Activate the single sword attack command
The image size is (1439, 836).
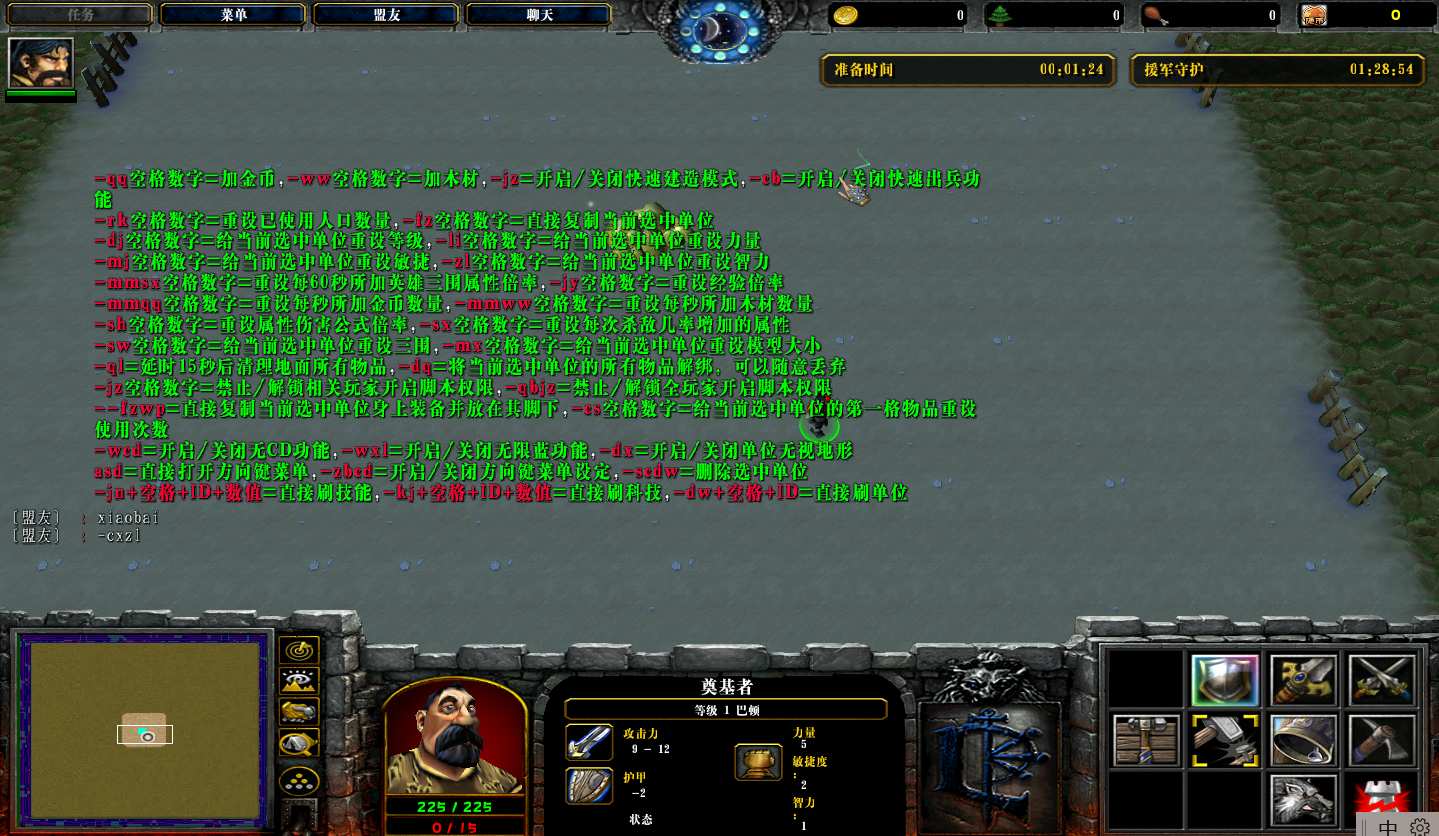(x=1303, y=681)
